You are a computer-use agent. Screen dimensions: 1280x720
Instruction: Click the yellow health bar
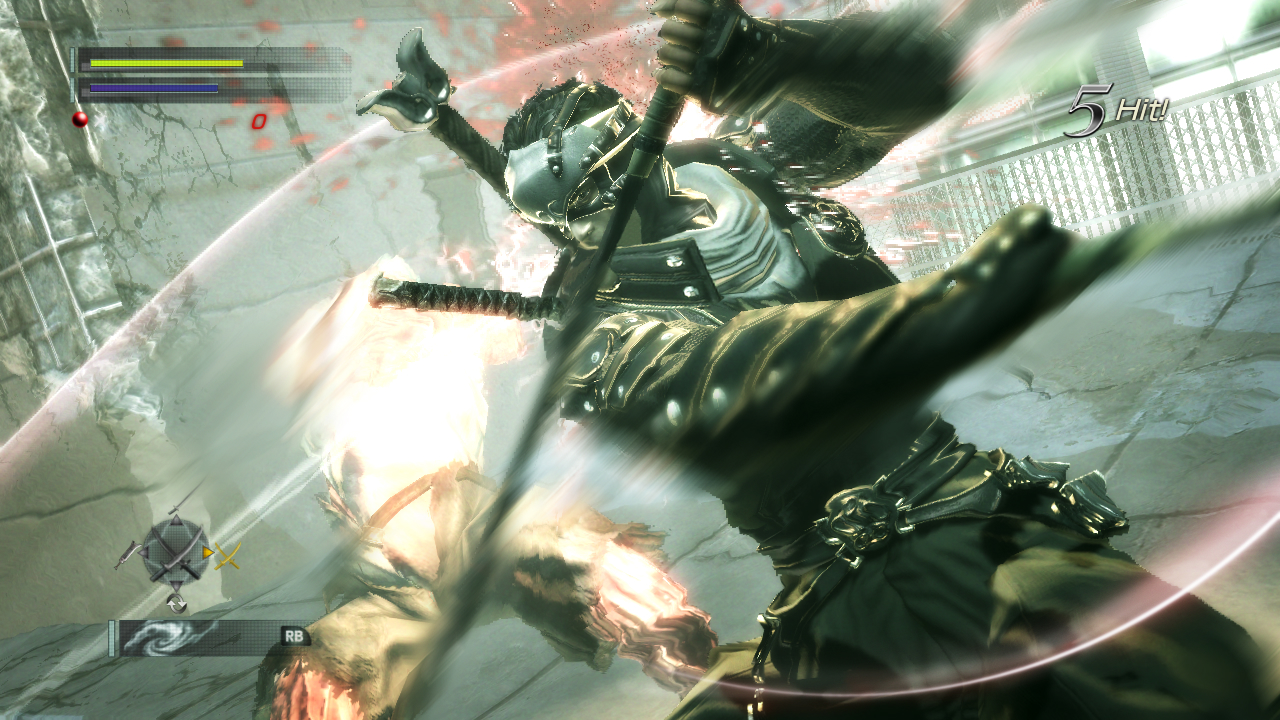click(166, 63)
